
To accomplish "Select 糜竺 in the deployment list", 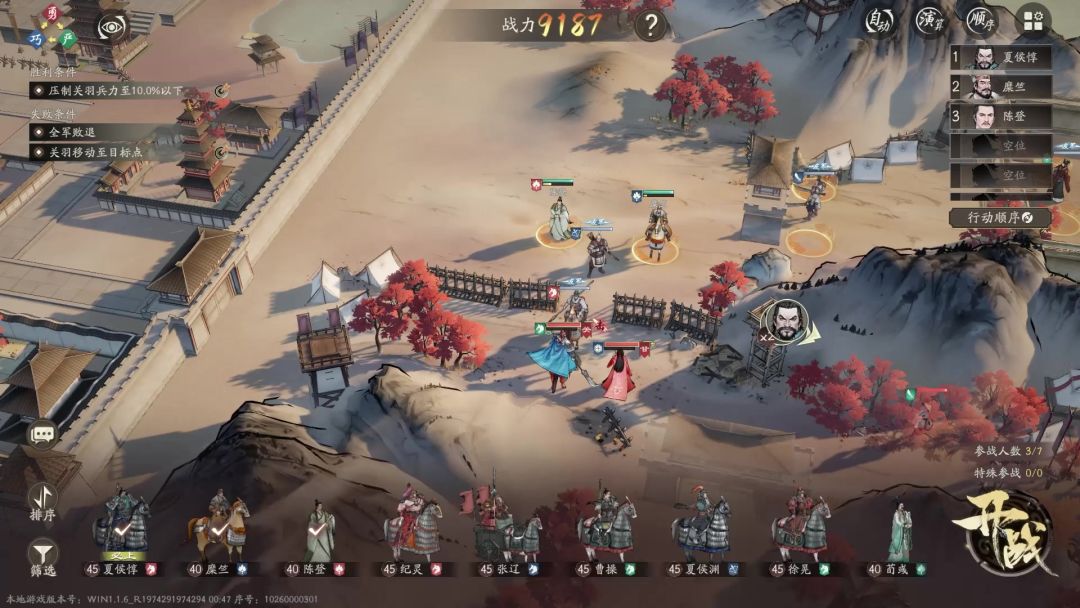I will [x=1000, y=87].
